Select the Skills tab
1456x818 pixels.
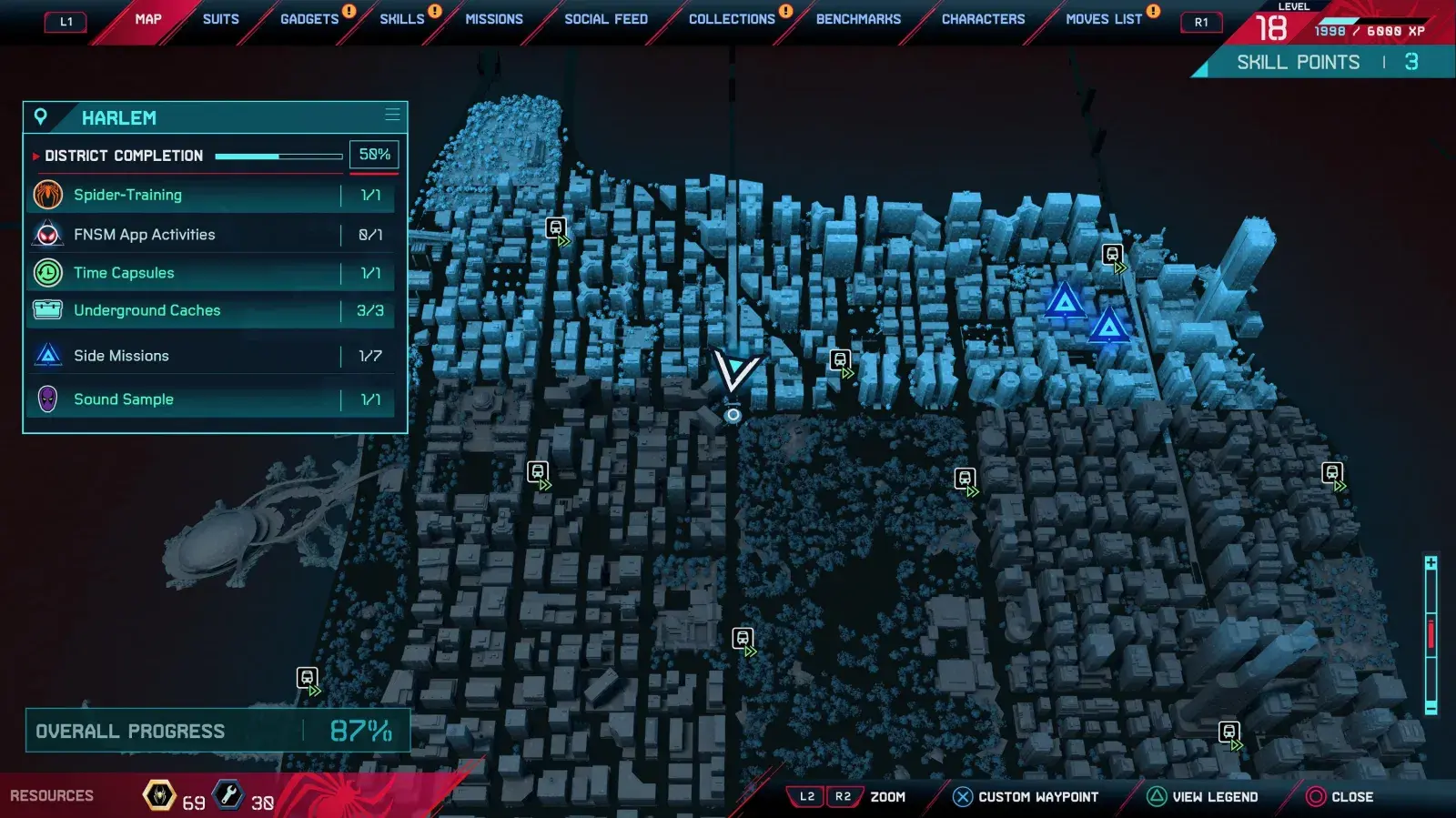tap(402, 19)
